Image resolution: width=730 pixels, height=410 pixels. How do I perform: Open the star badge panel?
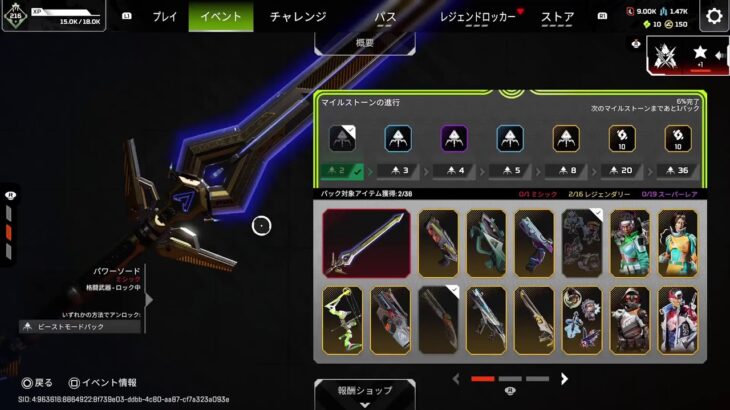point(698,55)
